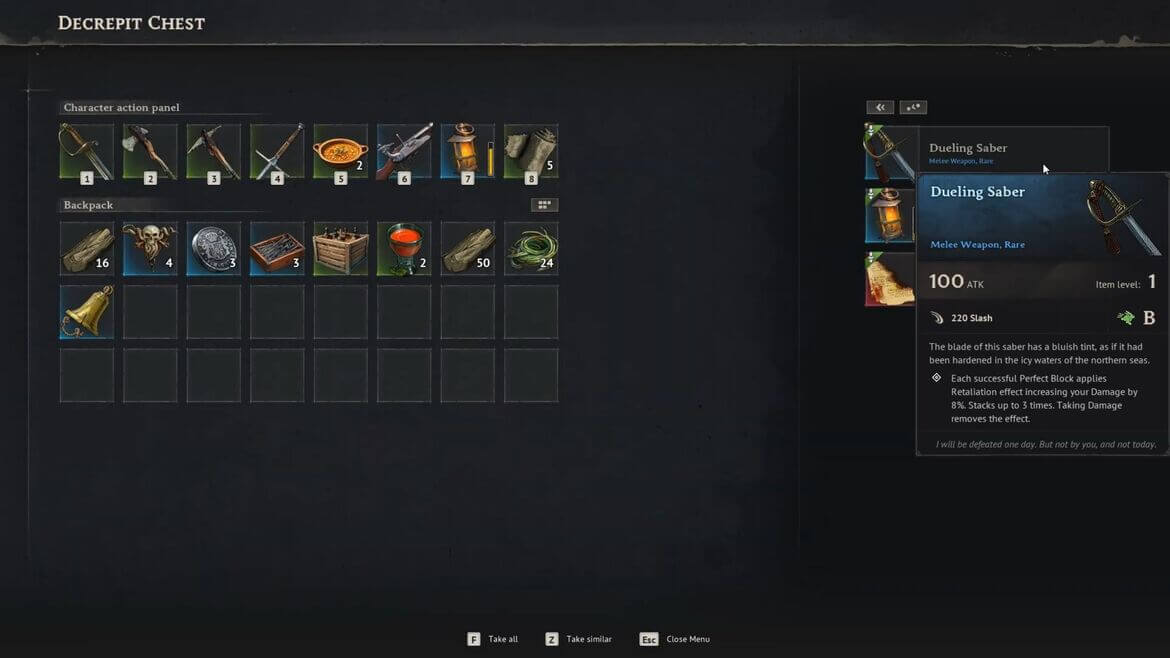Image resolution: width=1170 pixels, height=658 pixels.
Task: Click the golden bell in the backpack
Action: point(86,311)
